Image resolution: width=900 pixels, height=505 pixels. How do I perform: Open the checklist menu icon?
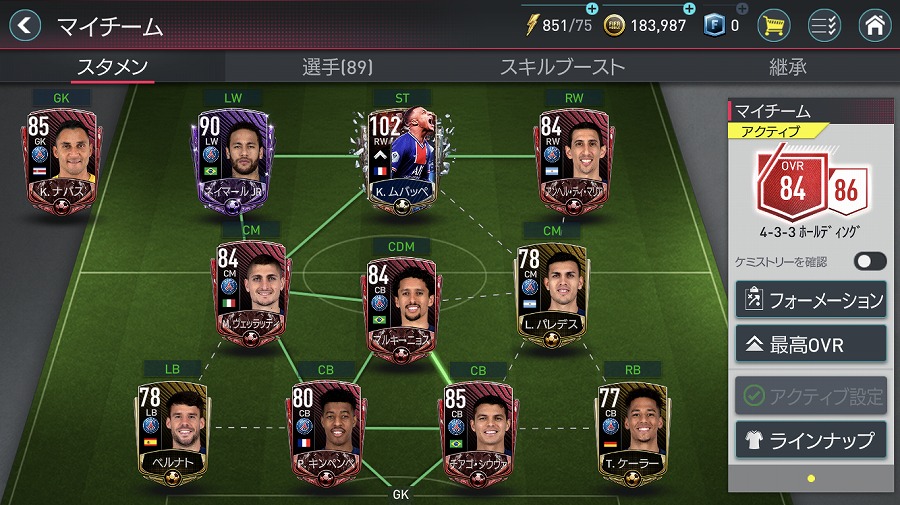824,25
